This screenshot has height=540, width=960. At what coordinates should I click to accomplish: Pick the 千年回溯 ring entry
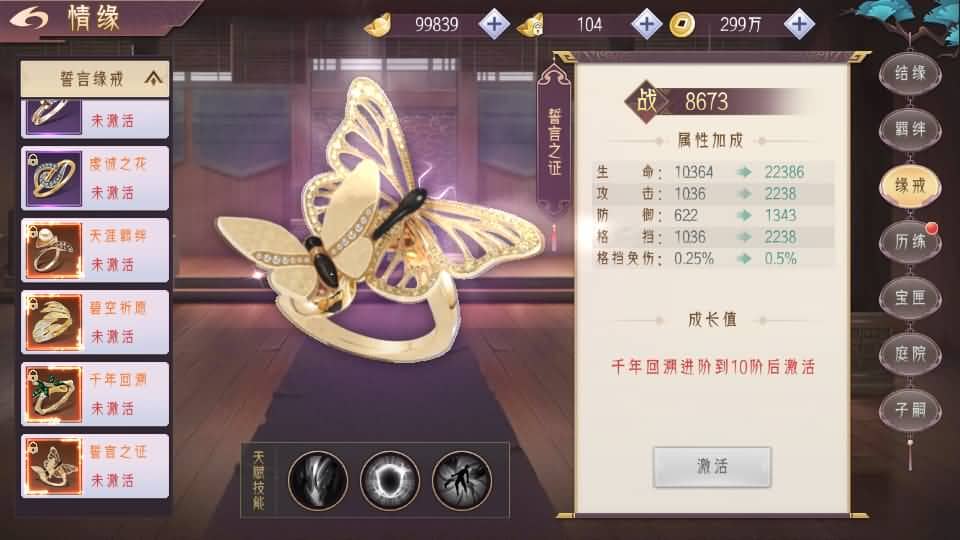tap(95, 394)
